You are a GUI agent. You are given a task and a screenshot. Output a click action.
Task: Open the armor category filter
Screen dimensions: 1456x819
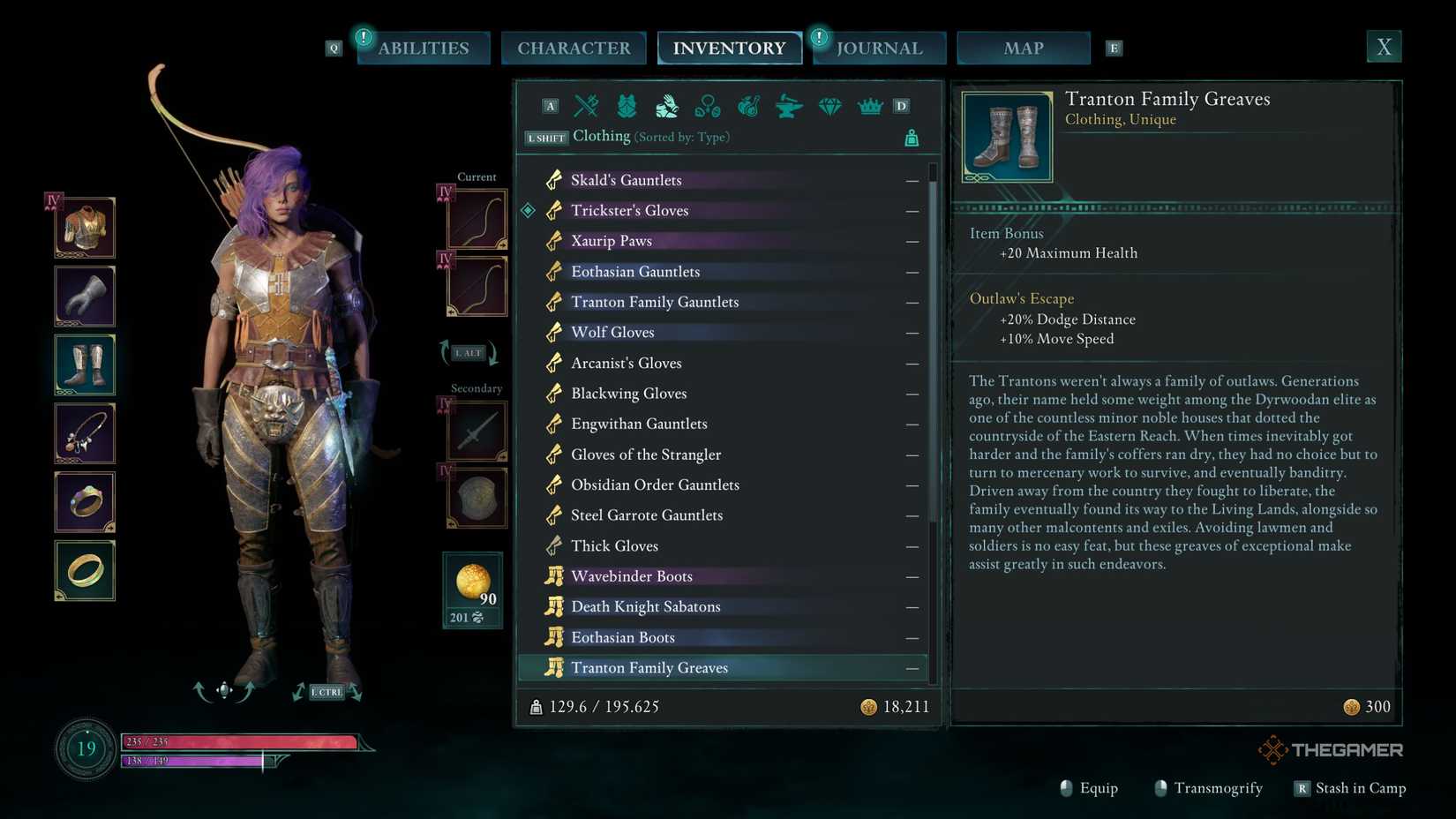(x=626, y=106)
